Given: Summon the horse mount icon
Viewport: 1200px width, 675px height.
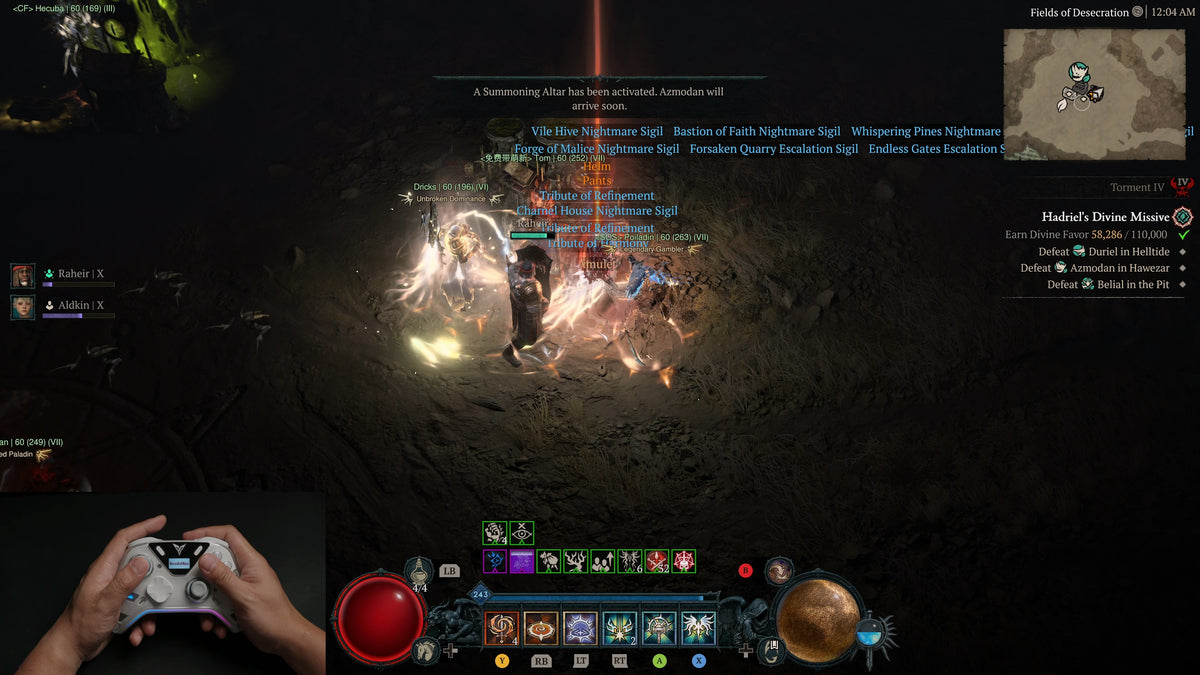Looking at the screenshot, I should point(424,650).
